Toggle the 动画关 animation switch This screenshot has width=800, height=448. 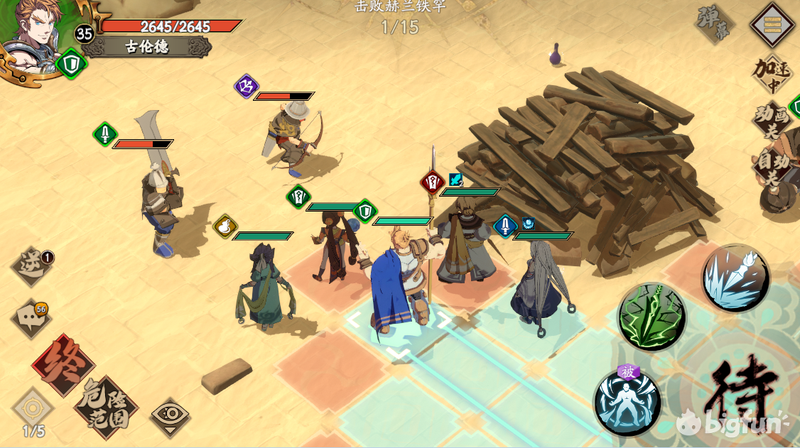(x=772, y=121)
